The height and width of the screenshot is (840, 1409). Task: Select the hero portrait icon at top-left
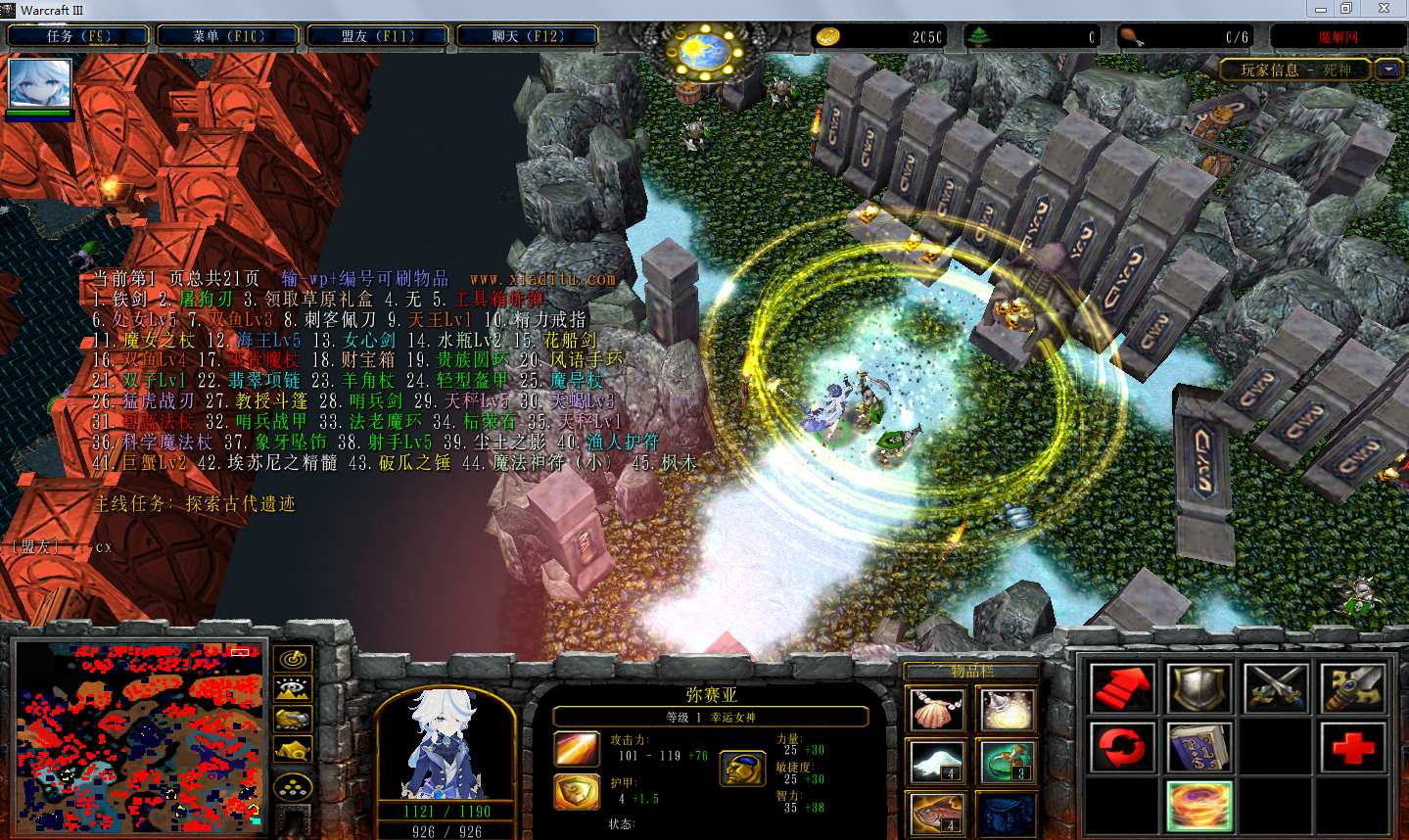pyautogui.click(x=40, y=84)
